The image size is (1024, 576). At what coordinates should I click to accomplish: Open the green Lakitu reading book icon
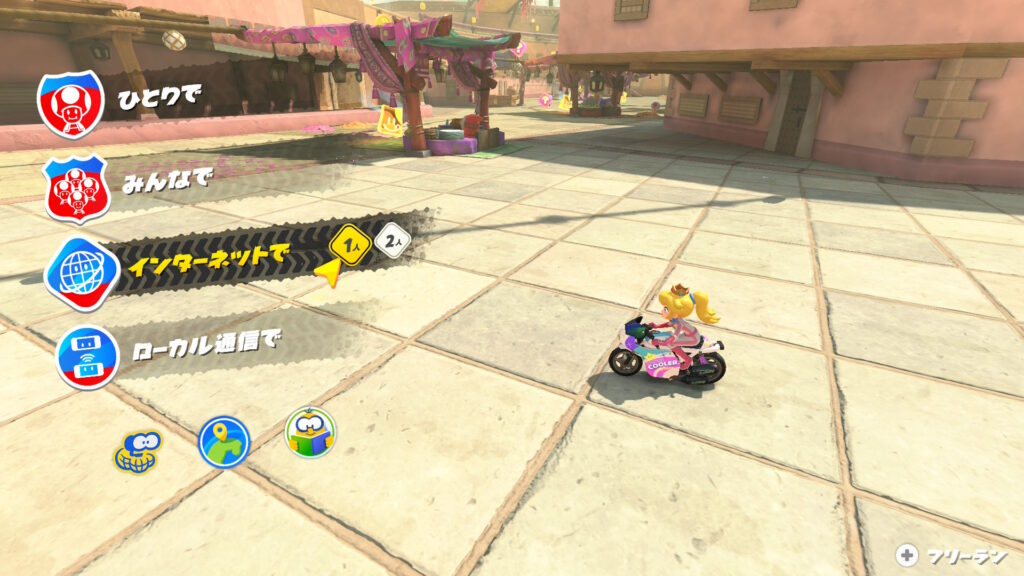(310, 432)
